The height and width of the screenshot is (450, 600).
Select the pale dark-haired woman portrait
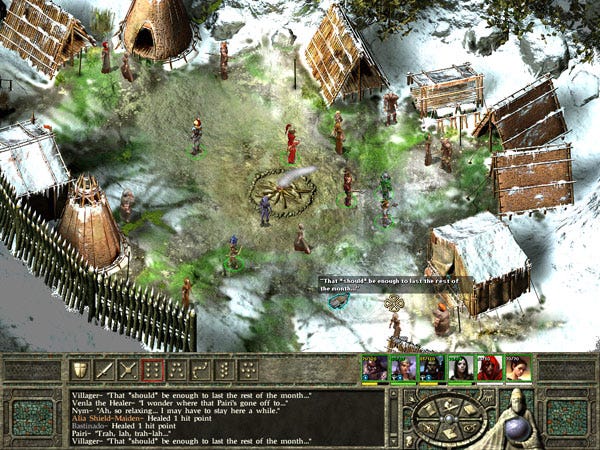click(461, 369)
